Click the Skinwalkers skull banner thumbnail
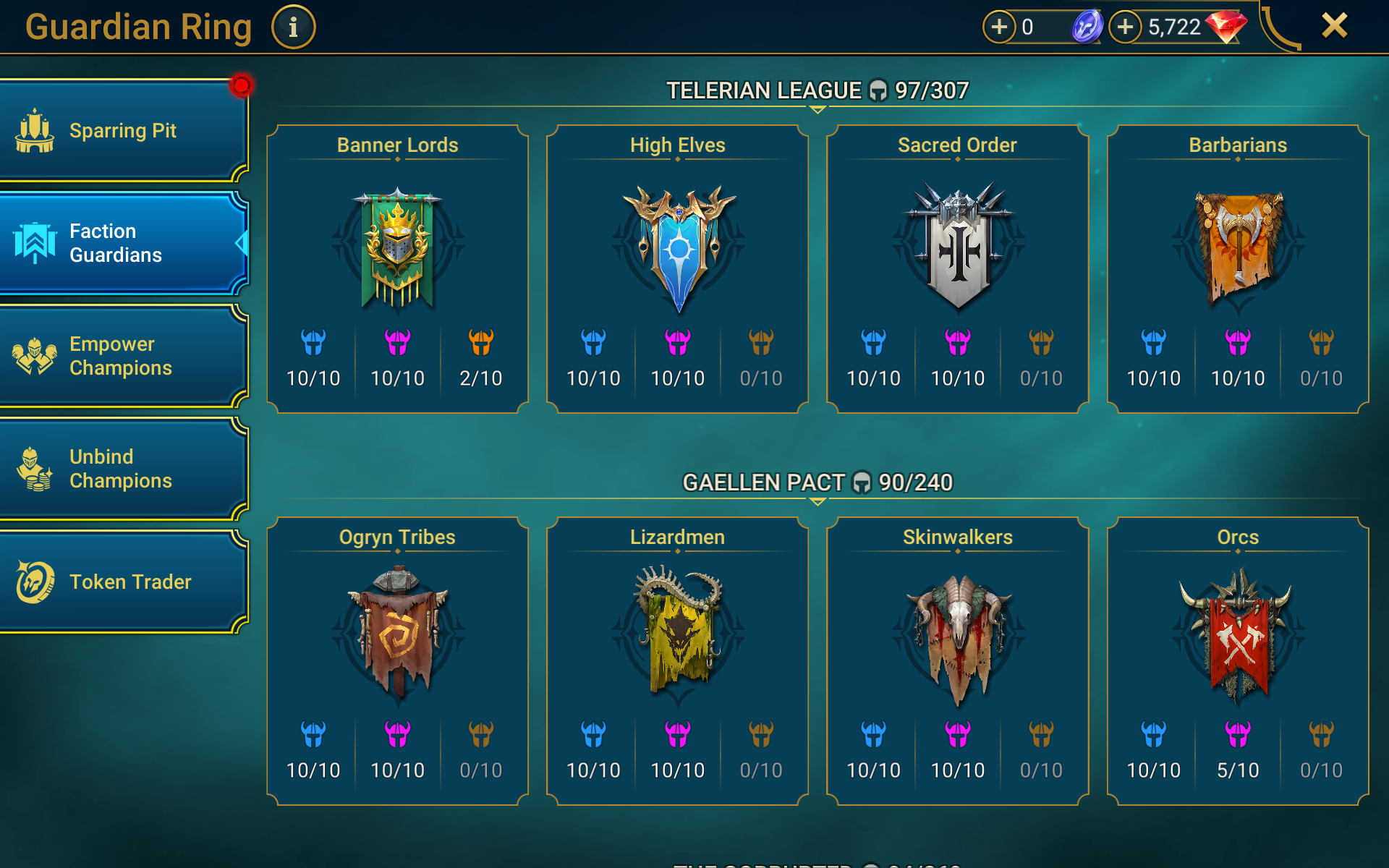 (x=956, y=640)
